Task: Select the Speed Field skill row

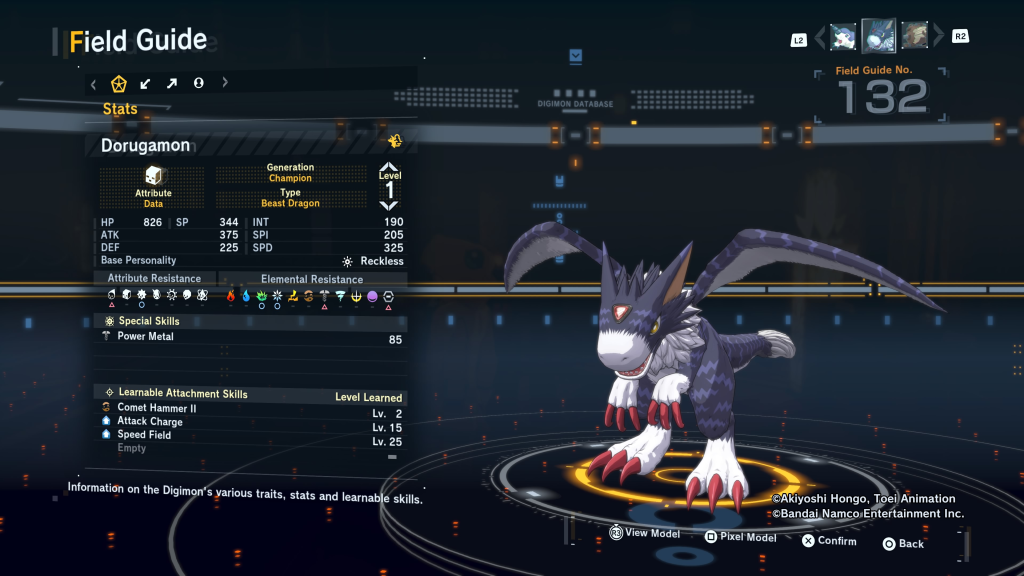Action: click(250, 435)
